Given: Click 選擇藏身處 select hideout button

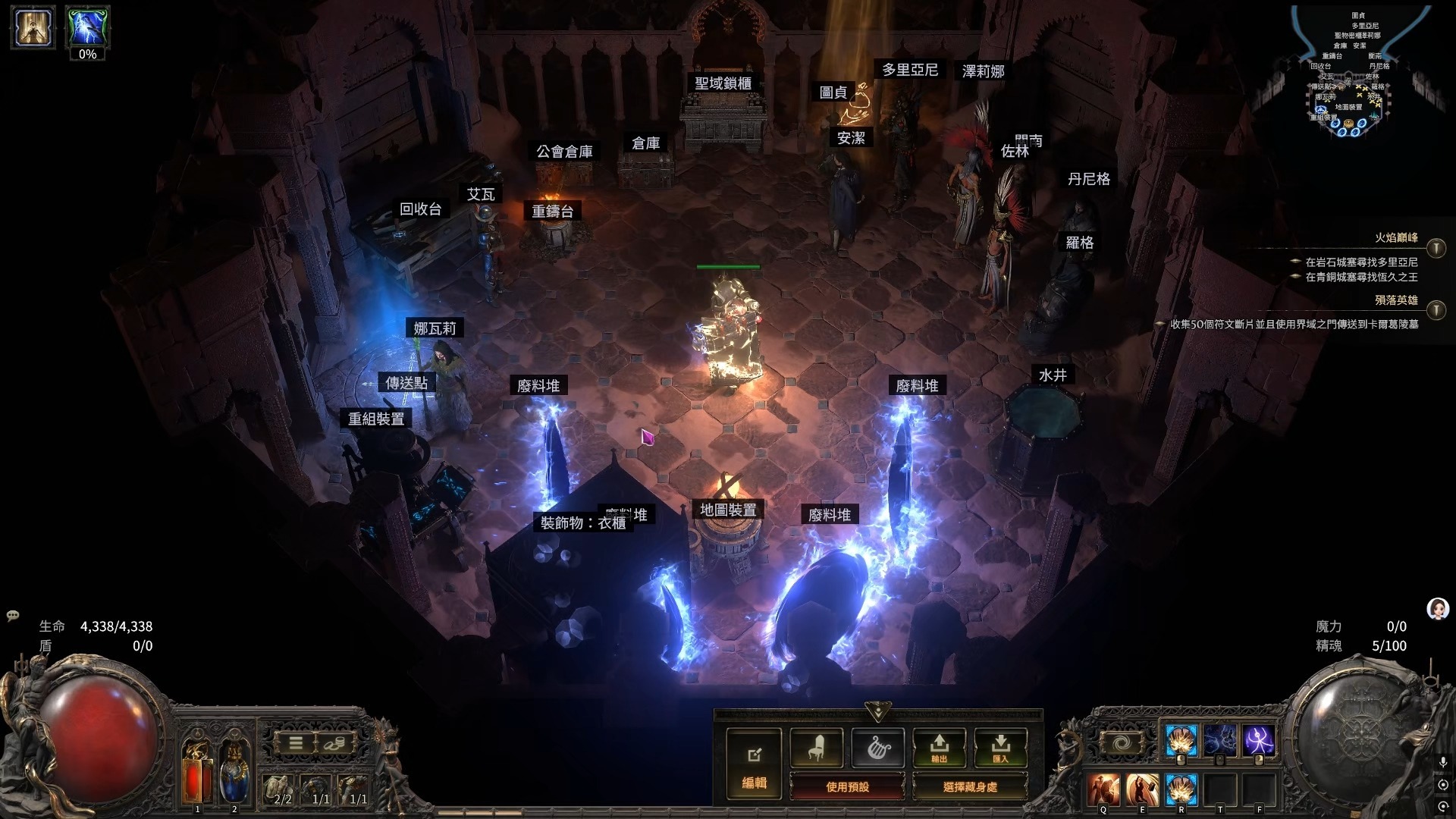Looking at the screenshot, I should click(970, 786).
